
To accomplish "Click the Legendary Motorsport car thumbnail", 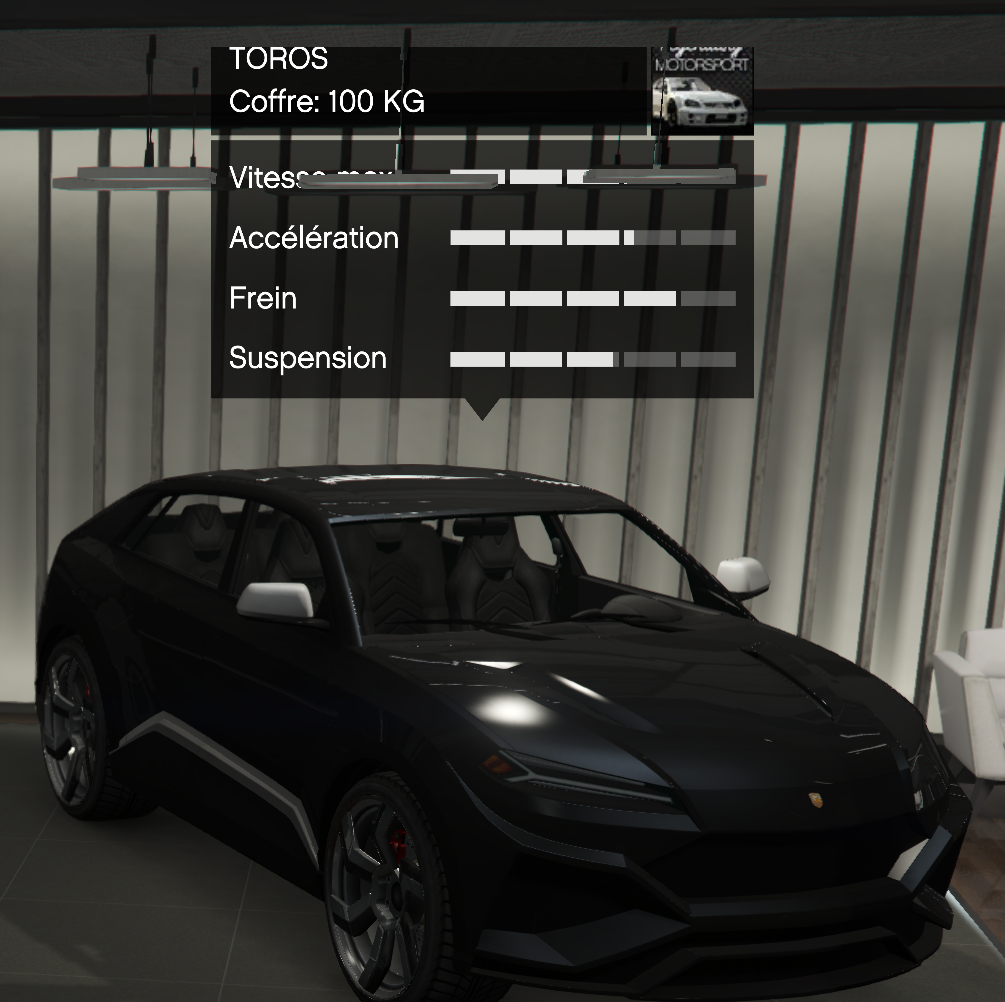I will point(701,91).
